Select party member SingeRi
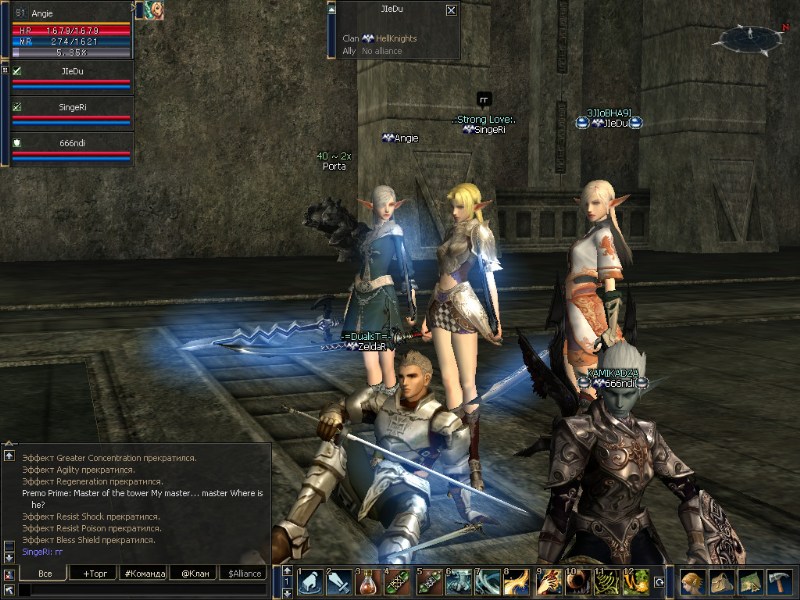This screenshot has width=800, height=600. point(71,112)
